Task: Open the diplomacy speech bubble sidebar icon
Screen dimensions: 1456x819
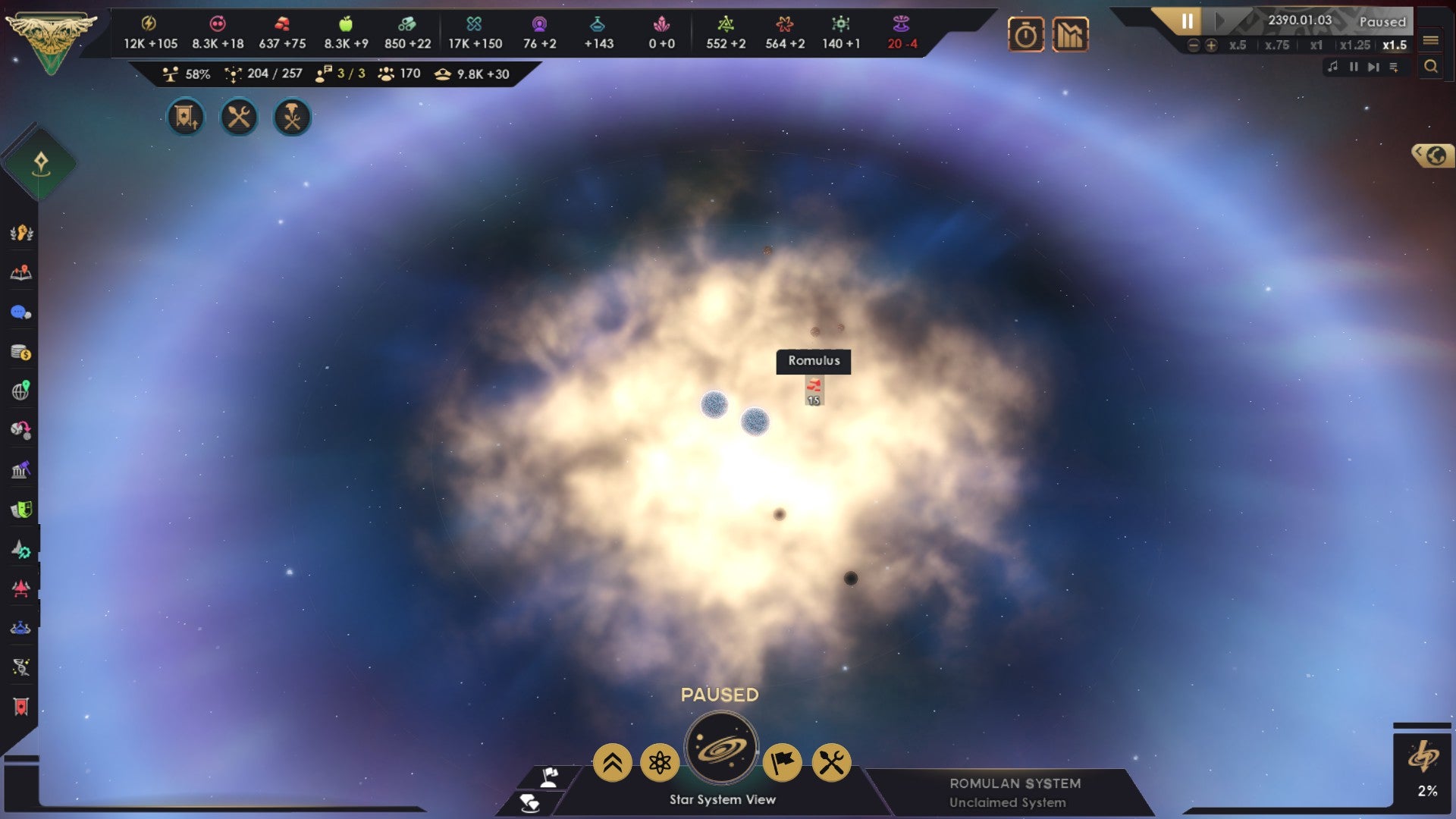Action: (20, 312)
